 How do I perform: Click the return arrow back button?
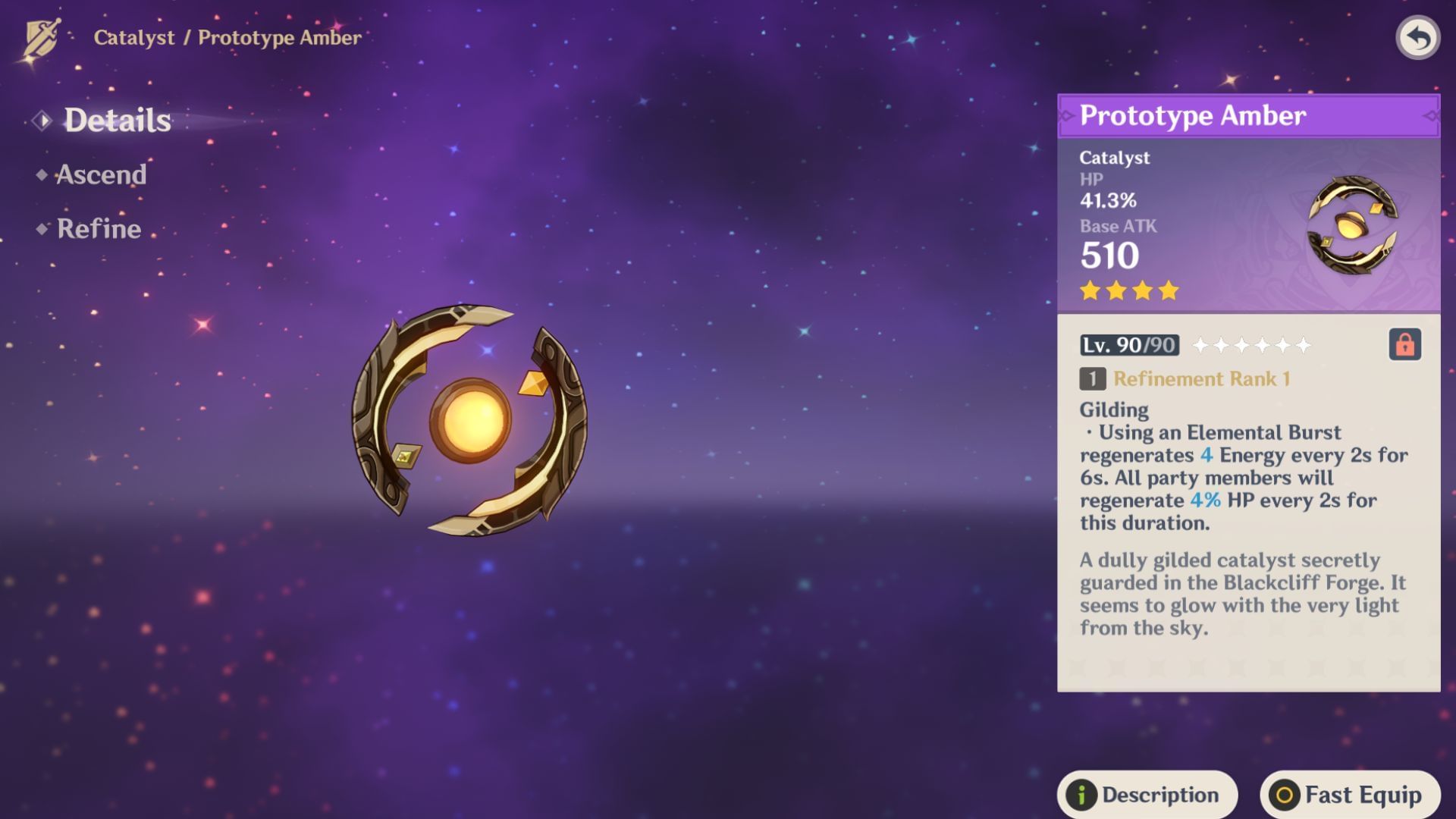1417,38
